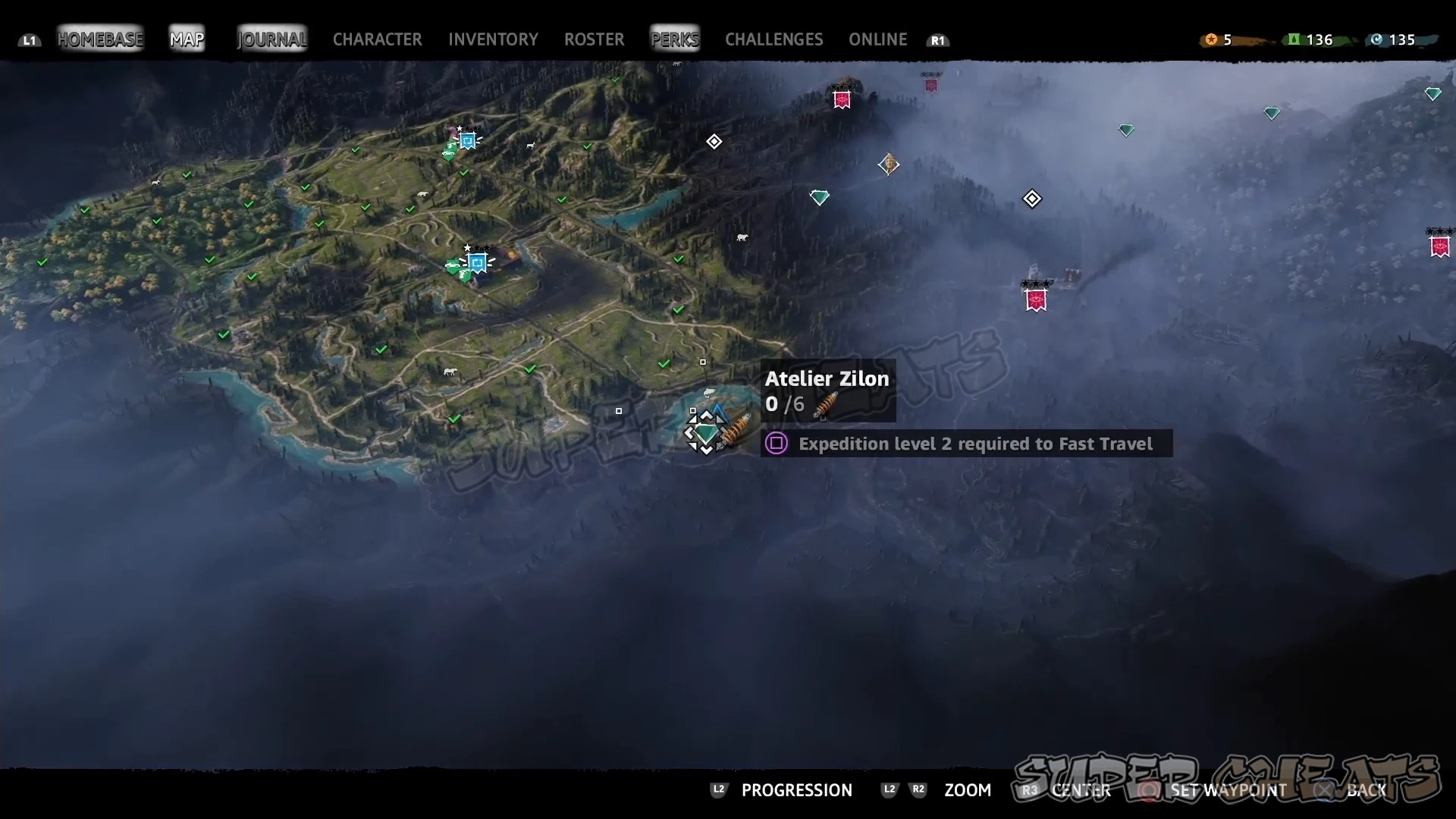Screen dimensions: 1456x819
Task: Show the Character tab
Action: [377, 39]
